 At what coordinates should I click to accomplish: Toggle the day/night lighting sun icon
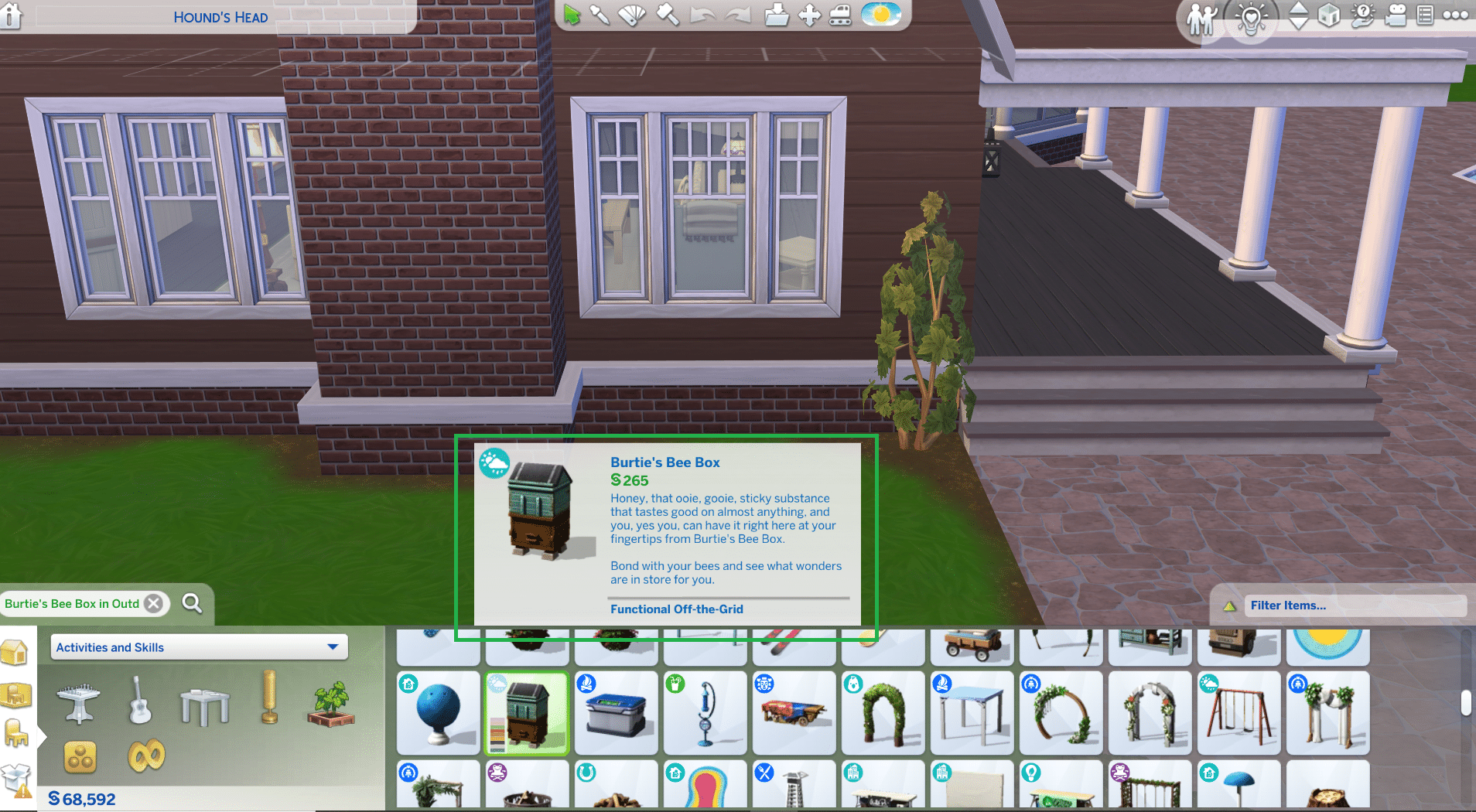pos(880,15)
